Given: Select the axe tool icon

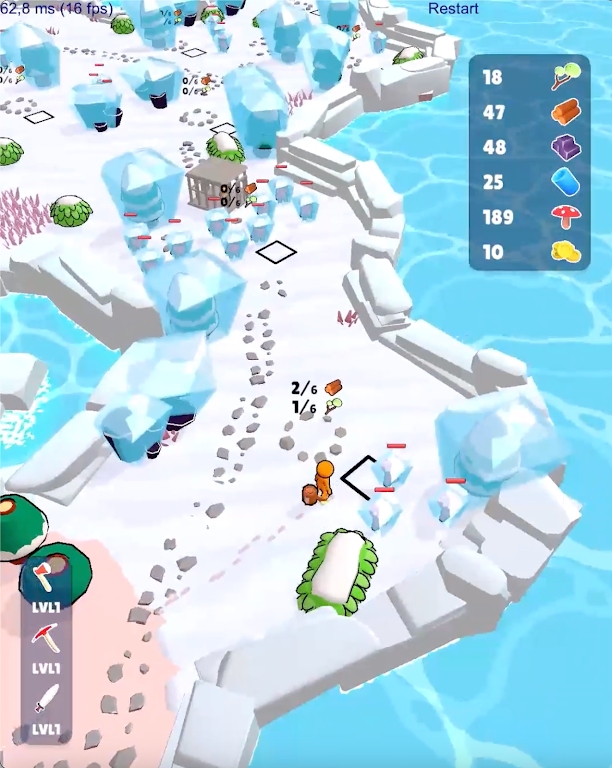Looking at the screenshot, I should pyautogui.click(x=46, y=576).
